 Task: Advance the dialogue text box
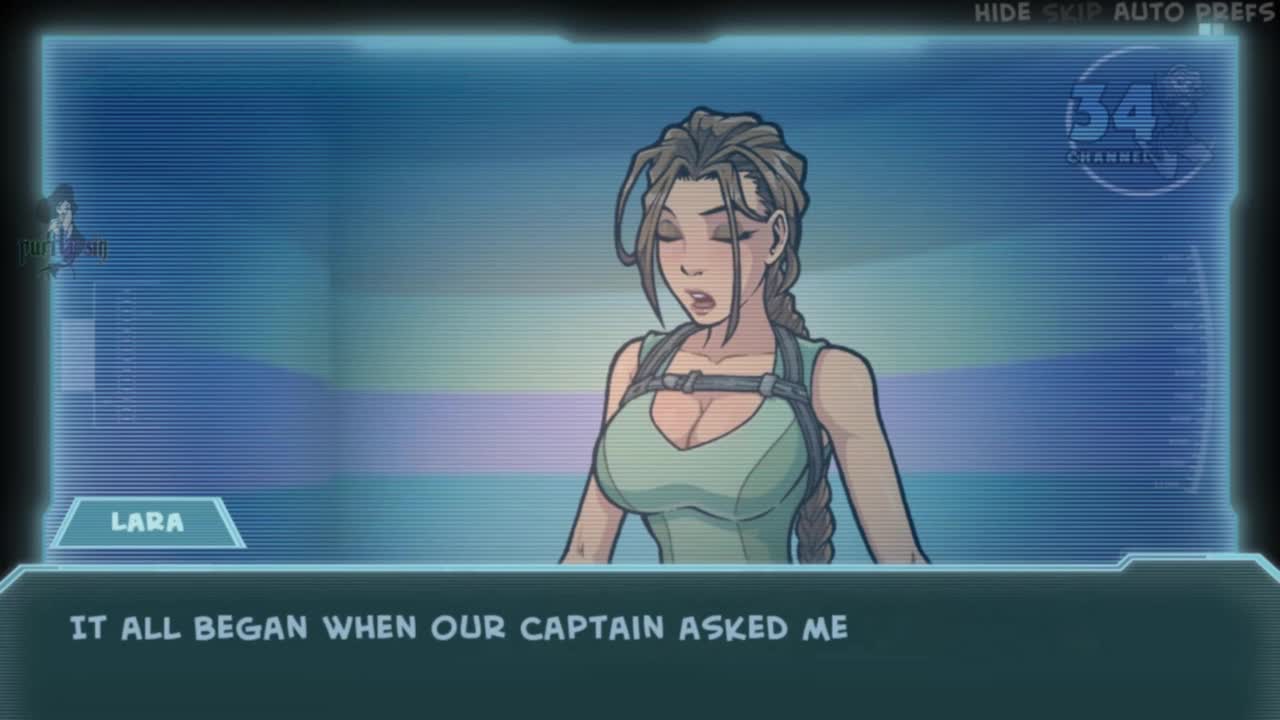[x=640, y=640]
